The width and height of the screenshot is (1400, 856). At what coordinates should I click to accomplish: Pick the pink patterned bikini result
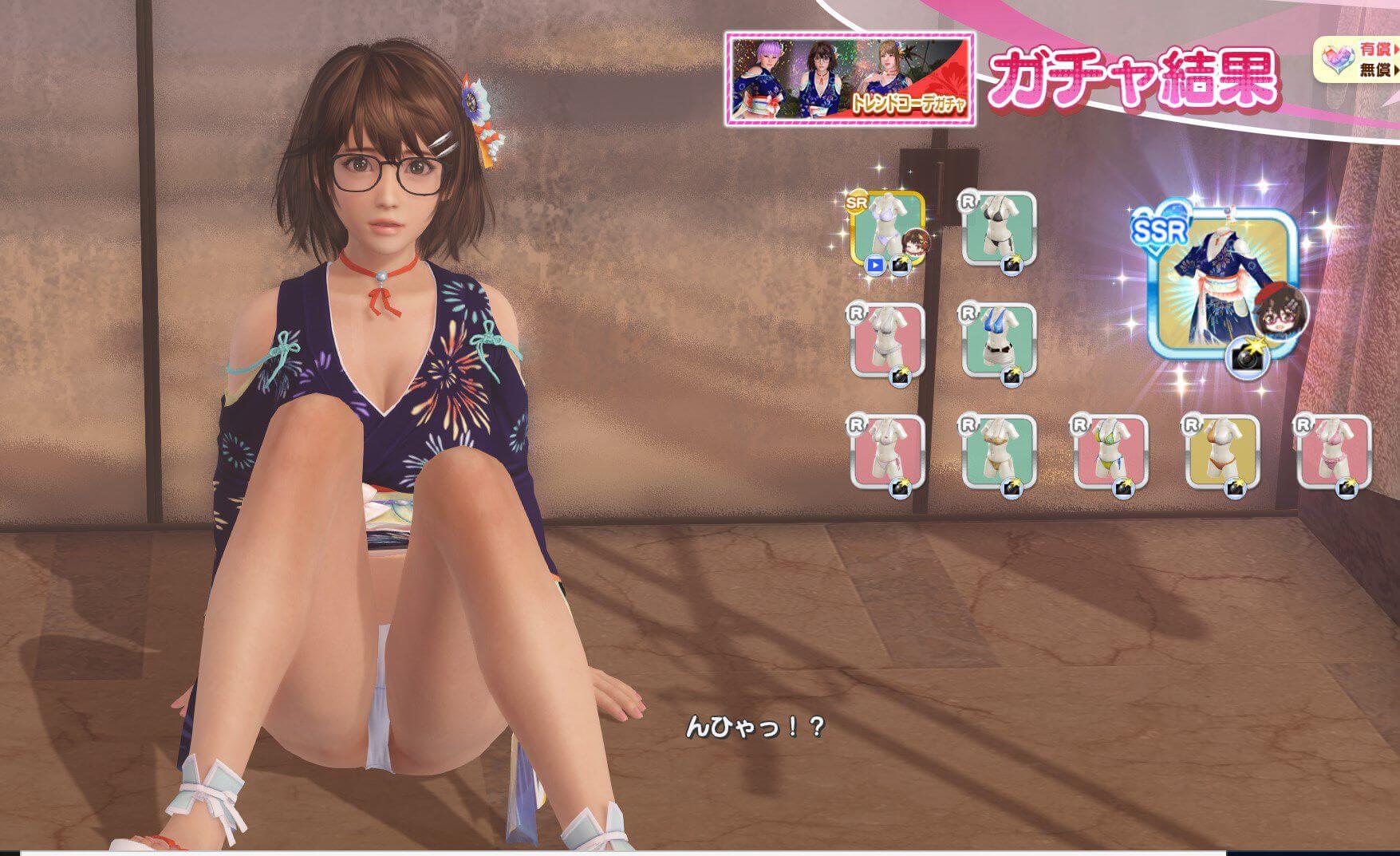(x=1333, y=451)
